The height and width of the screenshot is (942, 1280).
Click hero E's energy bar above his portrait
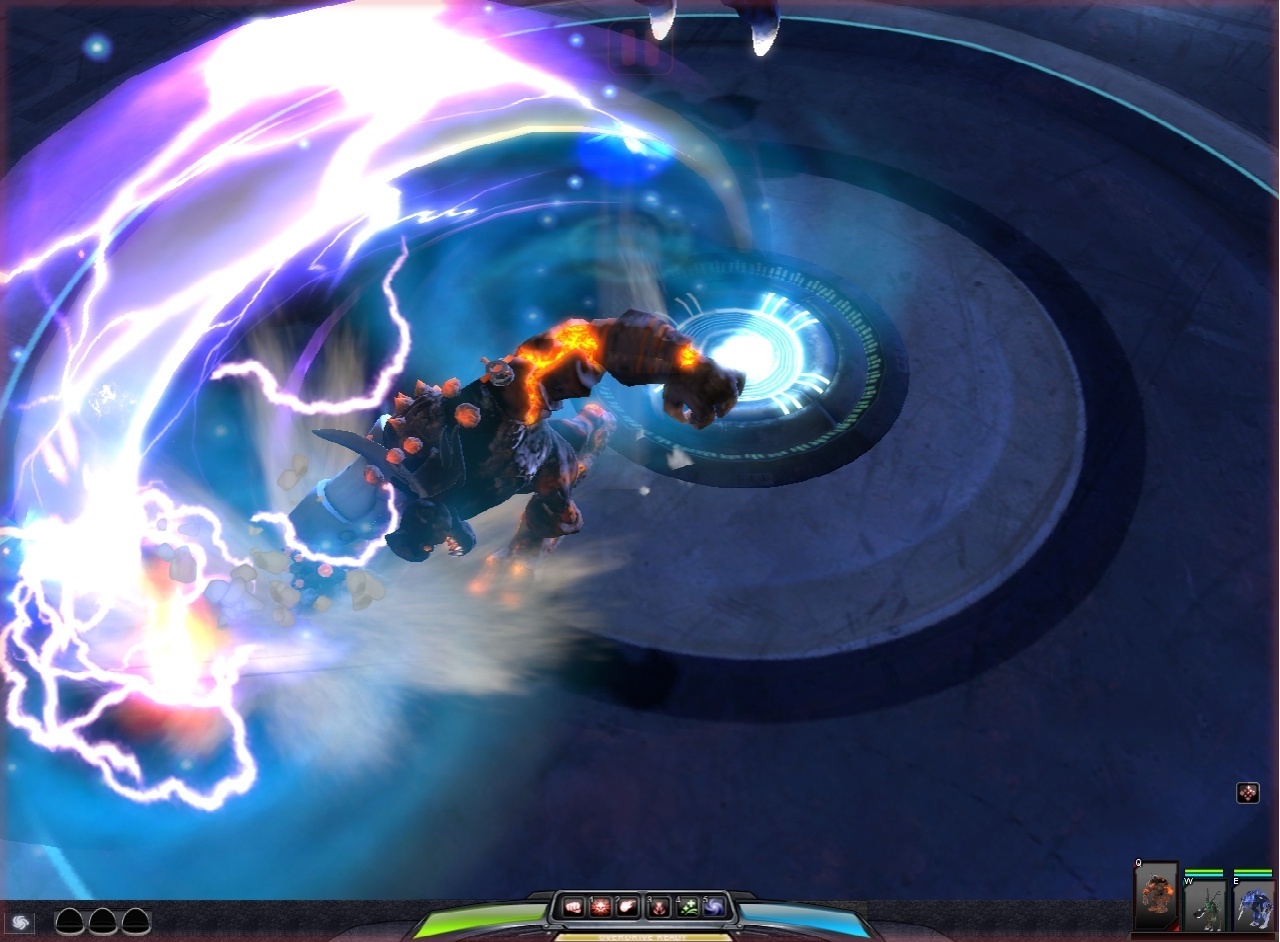click(1252, 875)
